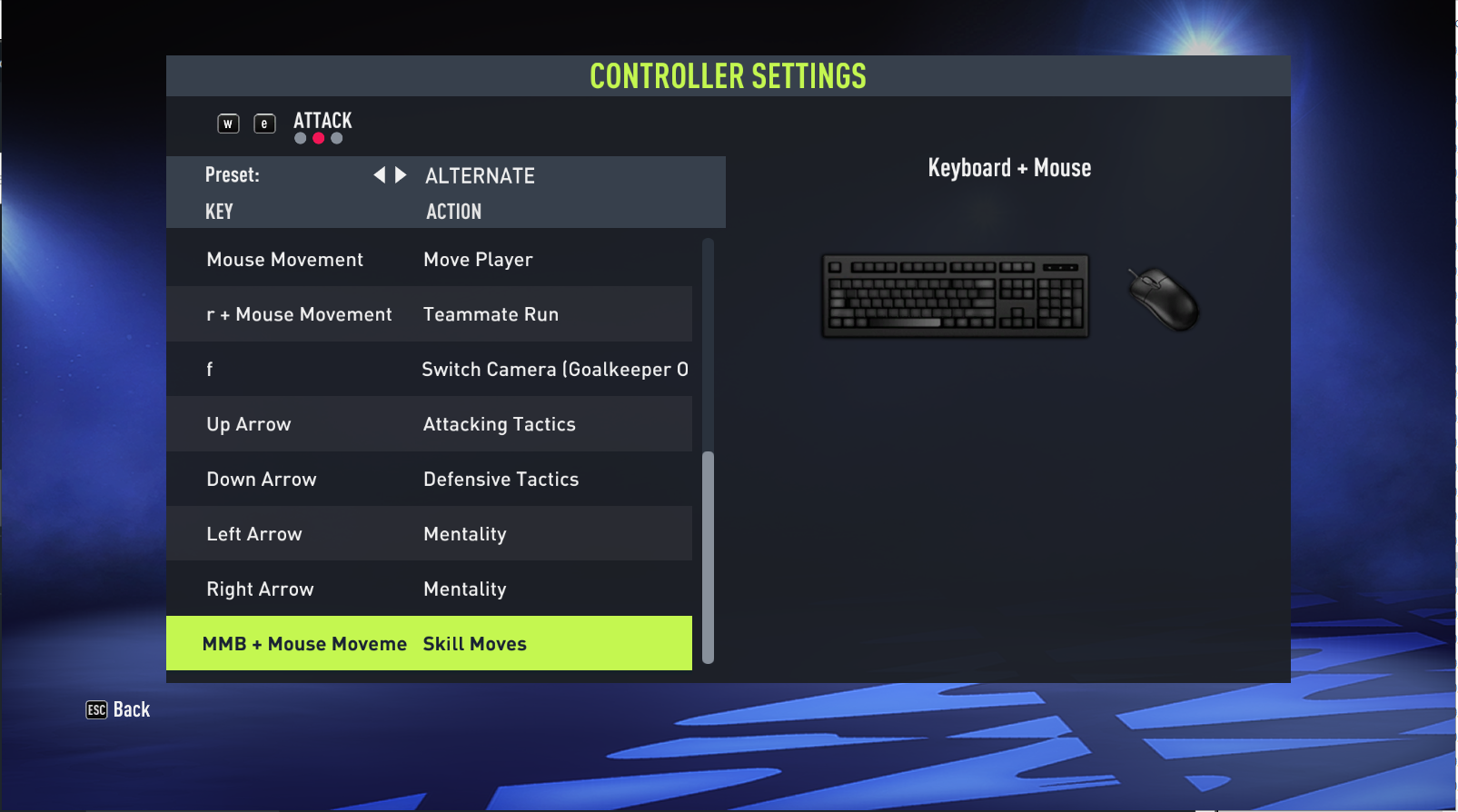This screenshot has width=1458, height=812.
Task: Select the first pagination dot under ATTACK
Action: coord(300,138)
